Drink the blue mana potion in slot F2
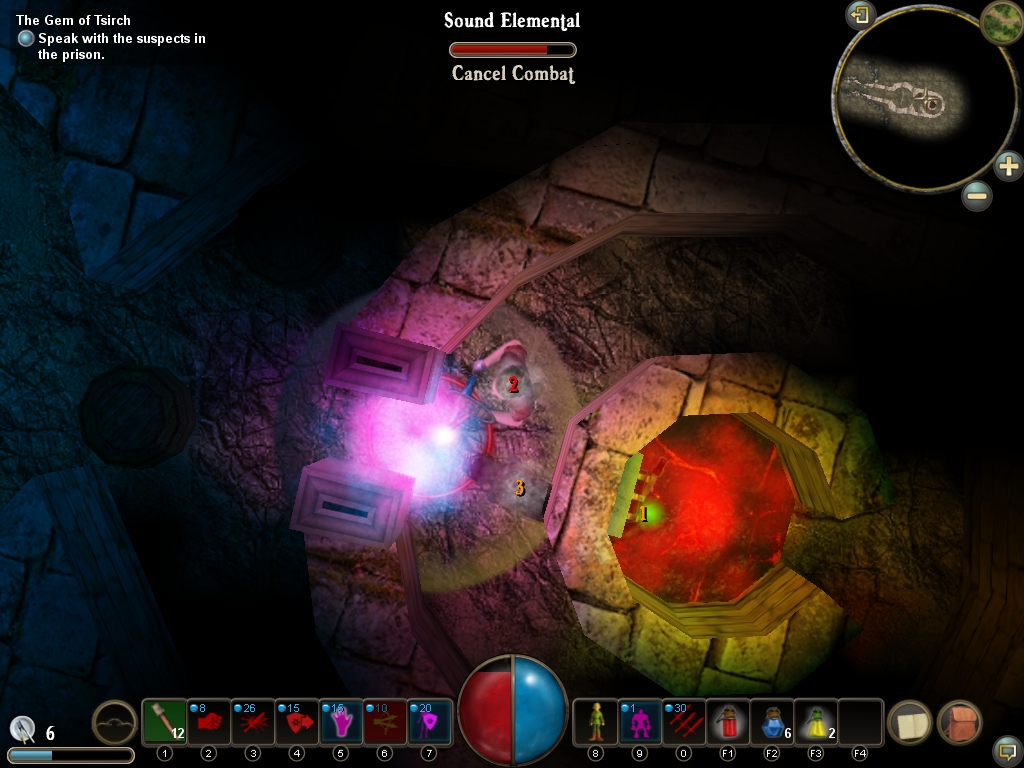Viewport: 1024px width, 768px height. pos(772,722)
